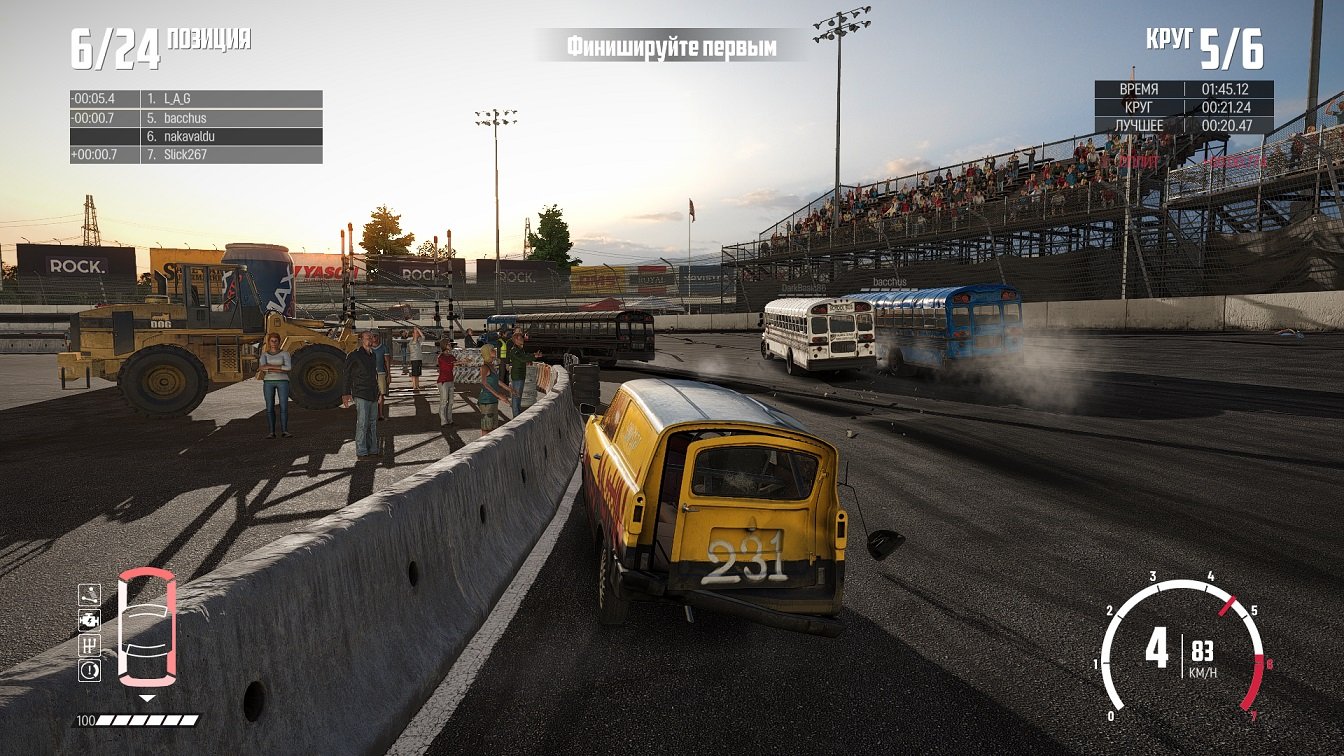This screenshot has height=756, width=1344.
Task: Click the 'Финишируйте первым' objective banner
Action: pos(671,46)
